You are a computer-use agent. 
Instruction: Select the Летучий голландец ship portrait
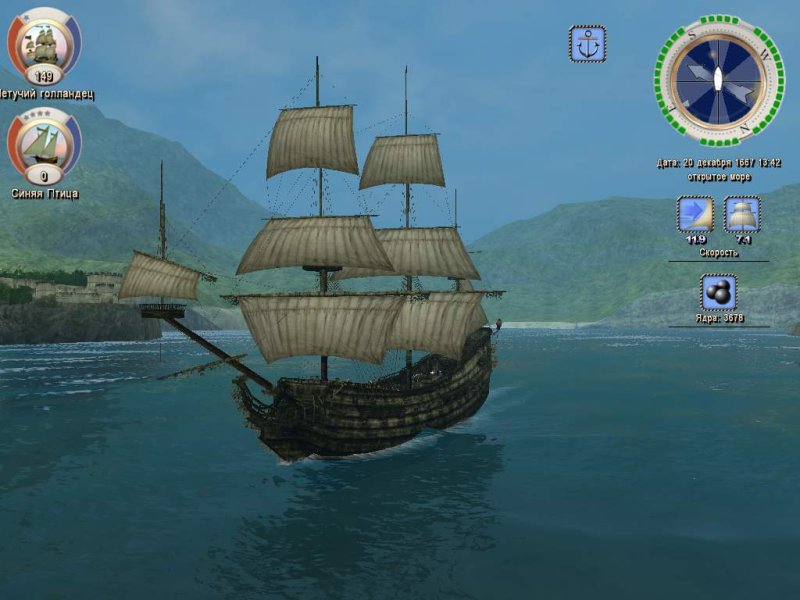[x=44, y=44]
